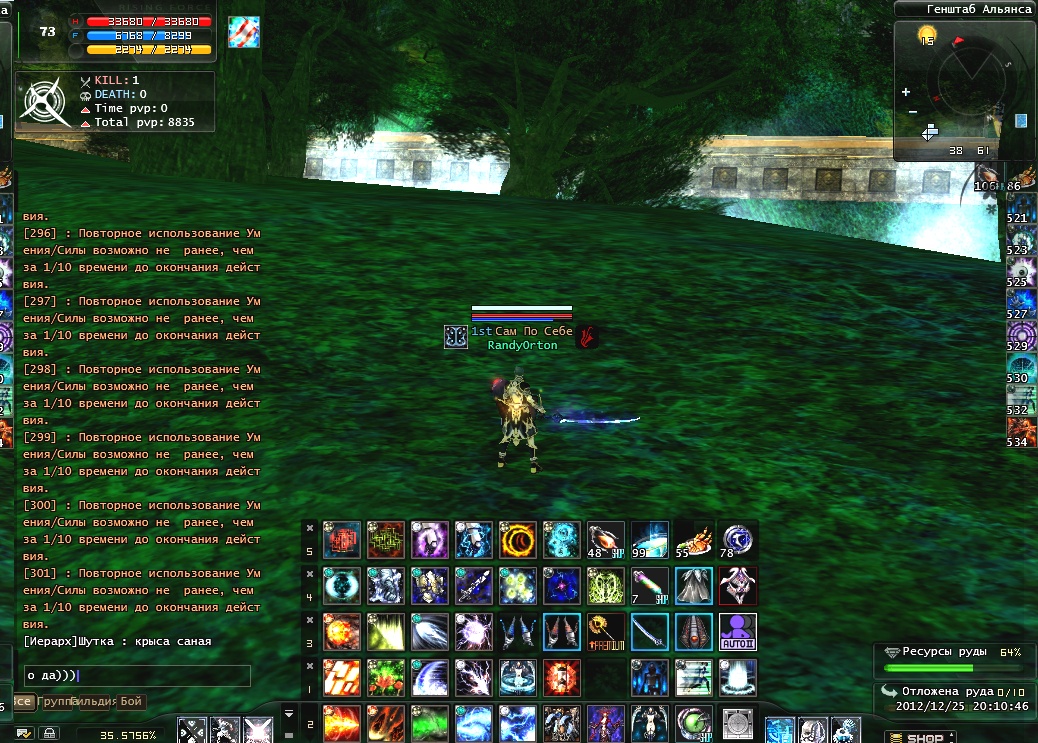The image size is (1038, 743).
Task: Cast the green flower skill
Action: click(386, 678)
